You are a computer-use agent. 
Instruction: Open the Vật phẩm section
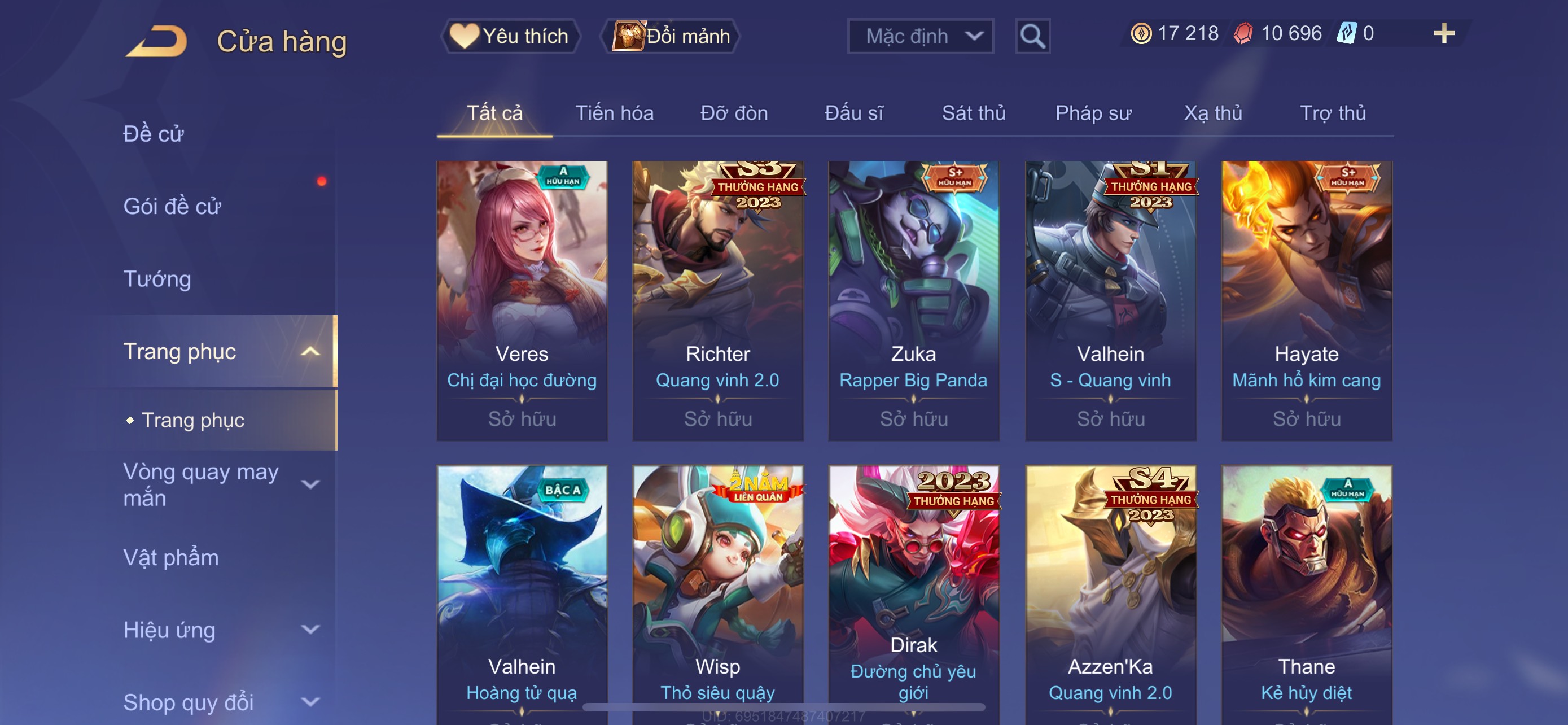coord(171,558)
